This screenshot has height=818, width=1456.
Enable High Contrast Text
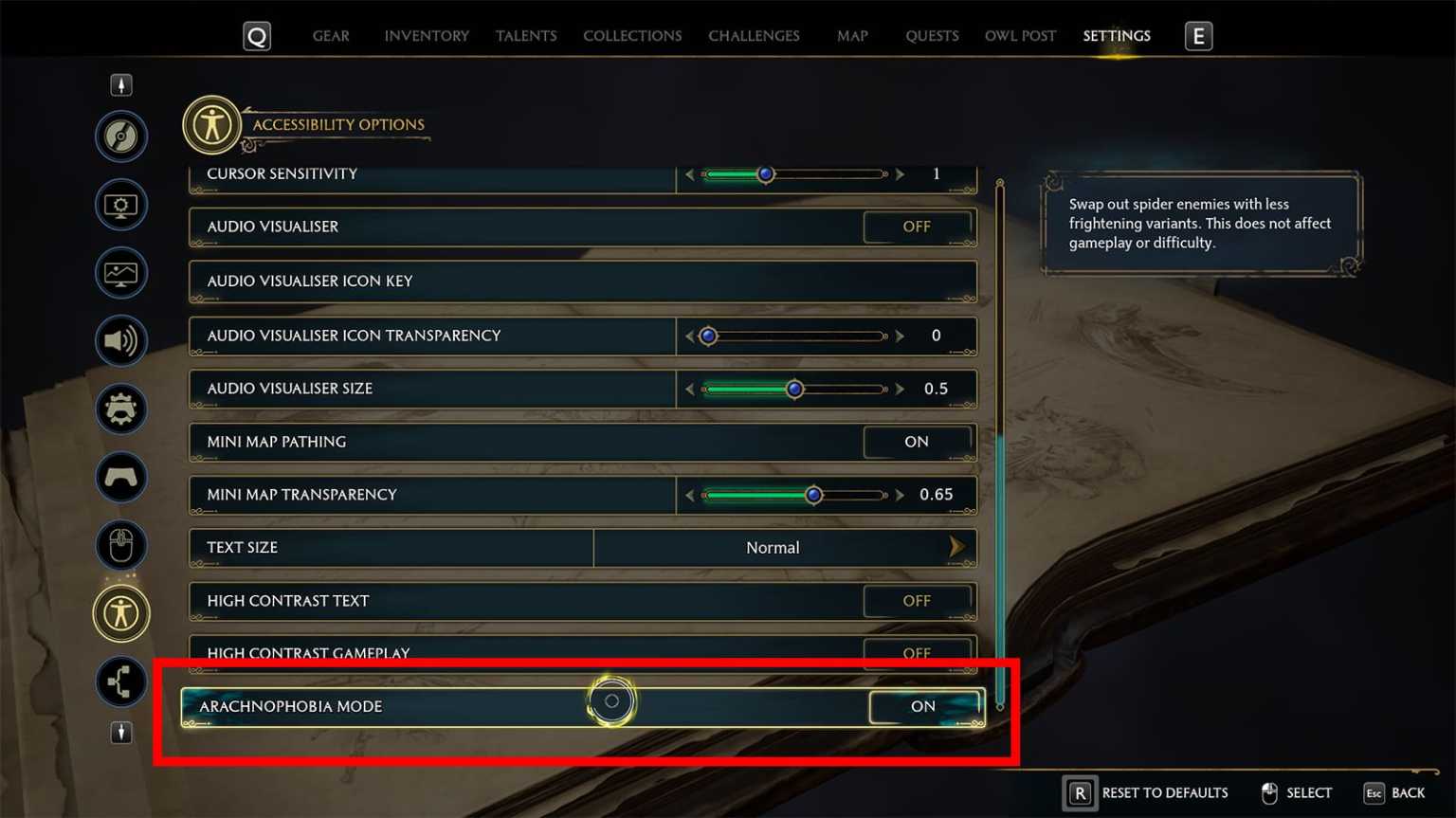[916, 600]
